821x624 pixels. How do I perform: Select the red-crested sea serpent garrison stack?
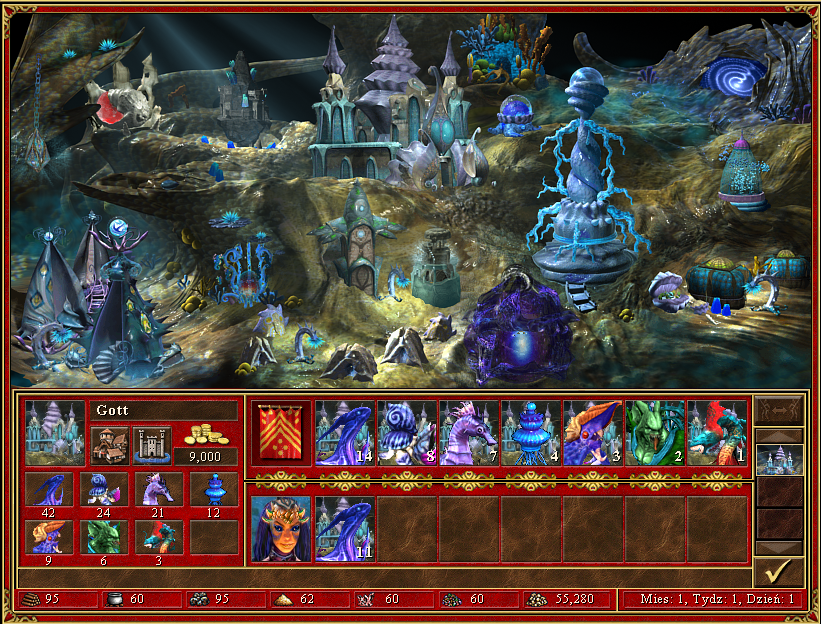(717, 432)
